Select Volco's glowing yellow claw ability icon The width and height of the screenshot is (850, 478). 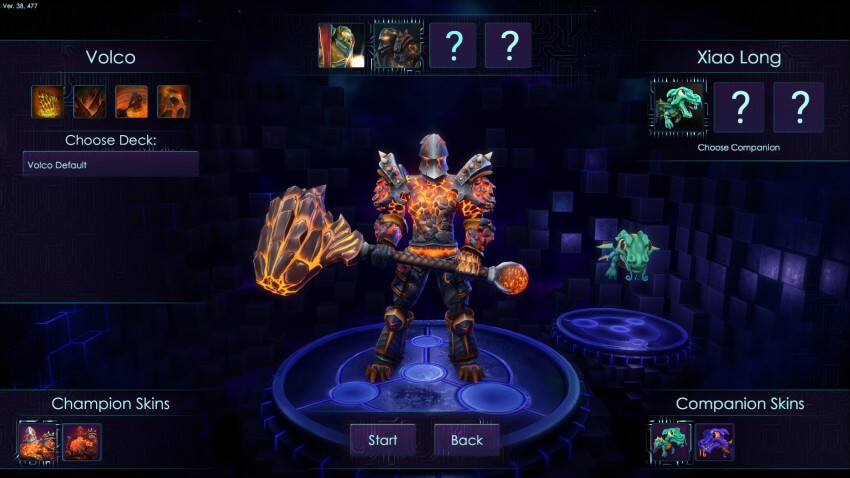[x=47, y=101]
